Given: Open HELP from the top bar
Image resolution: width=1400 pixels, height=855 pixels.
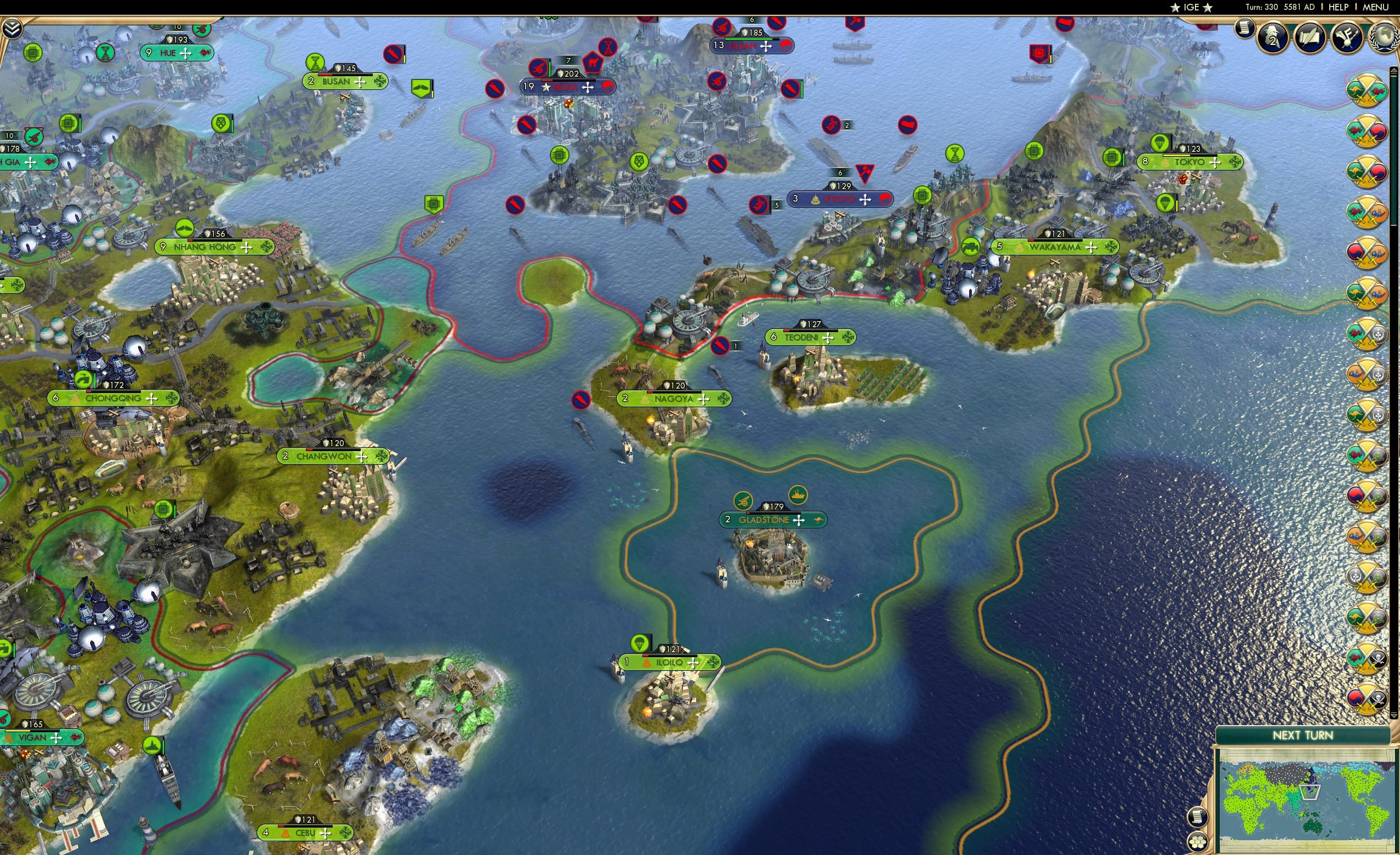Looking at the screenshot, I should click(1339, 7).
